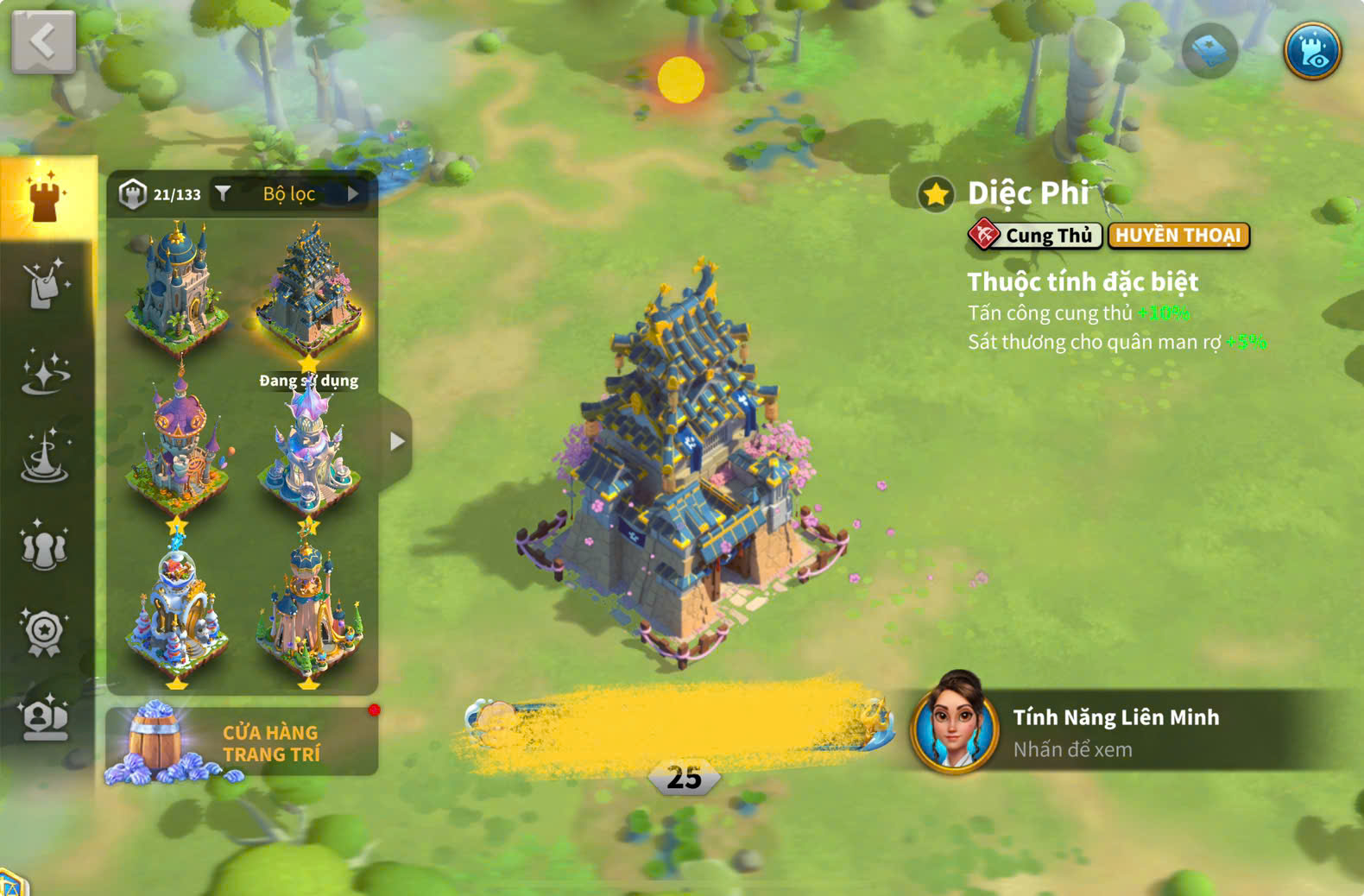Go back using the top-left arrow
The height and width of the screenshot is (896, 1364).
point(43,41)
